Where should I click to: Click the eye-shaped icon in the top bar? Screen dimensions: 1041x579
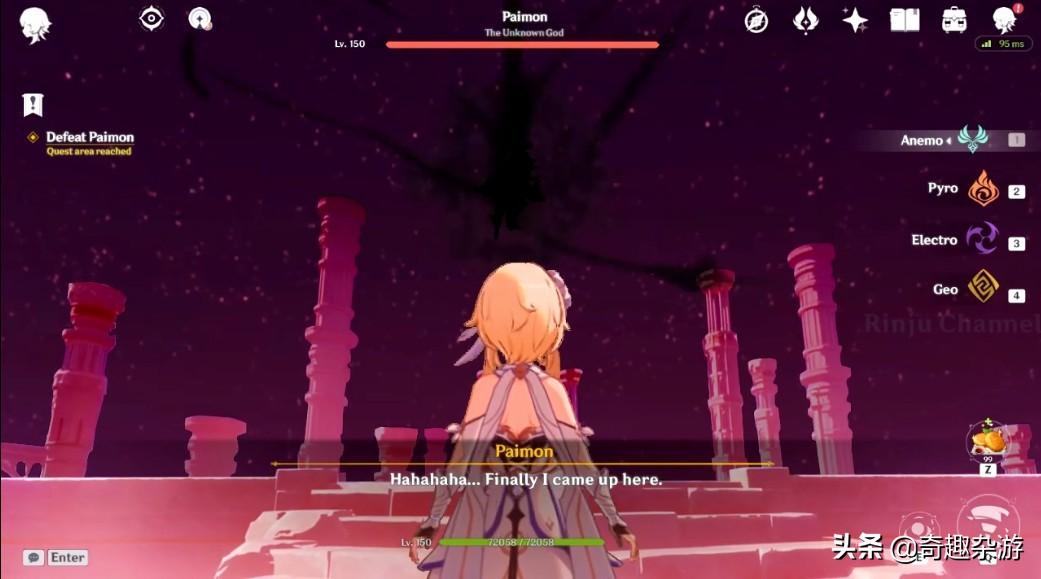coord(151,18)
